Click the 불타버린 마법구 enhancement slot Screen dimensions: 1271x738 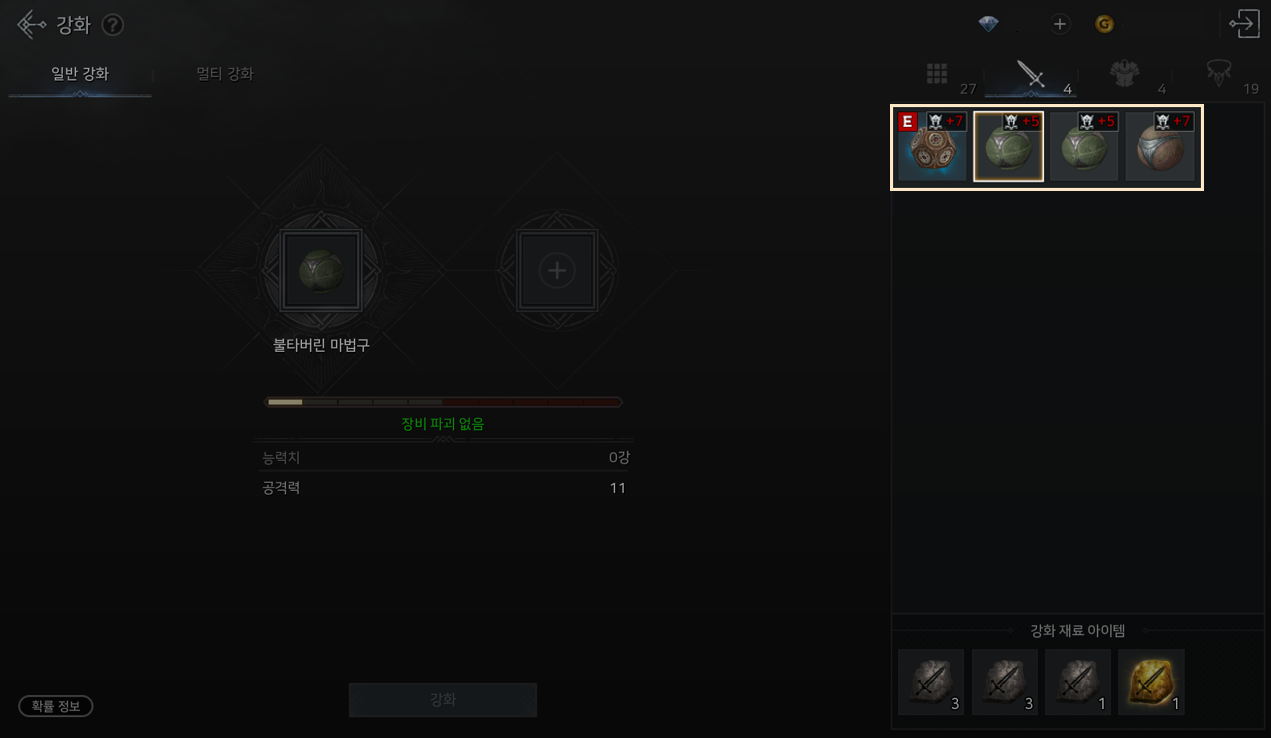pyautogui.click(x=321, y=270)
